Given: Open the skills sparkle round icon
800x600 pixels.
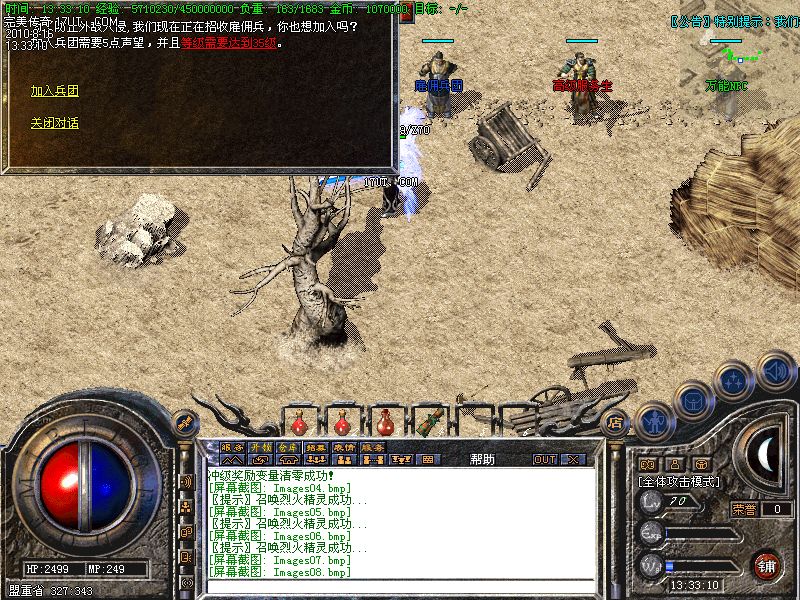Looking at the screenshot, I should 734,382.
